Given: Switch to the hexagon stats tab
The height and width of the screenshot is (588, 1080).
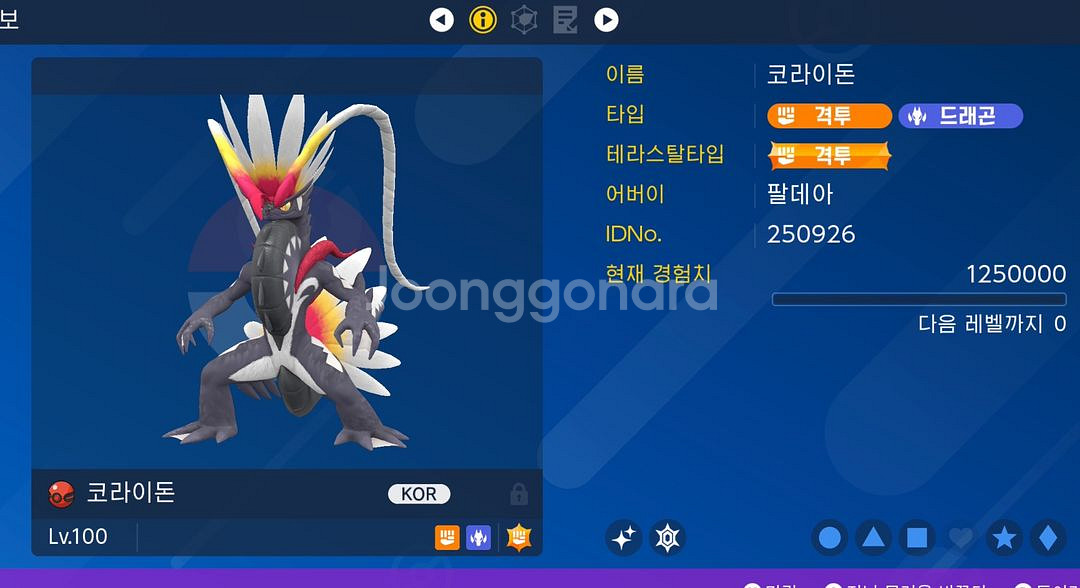Looking at the screenshot, I should (524, 19).
